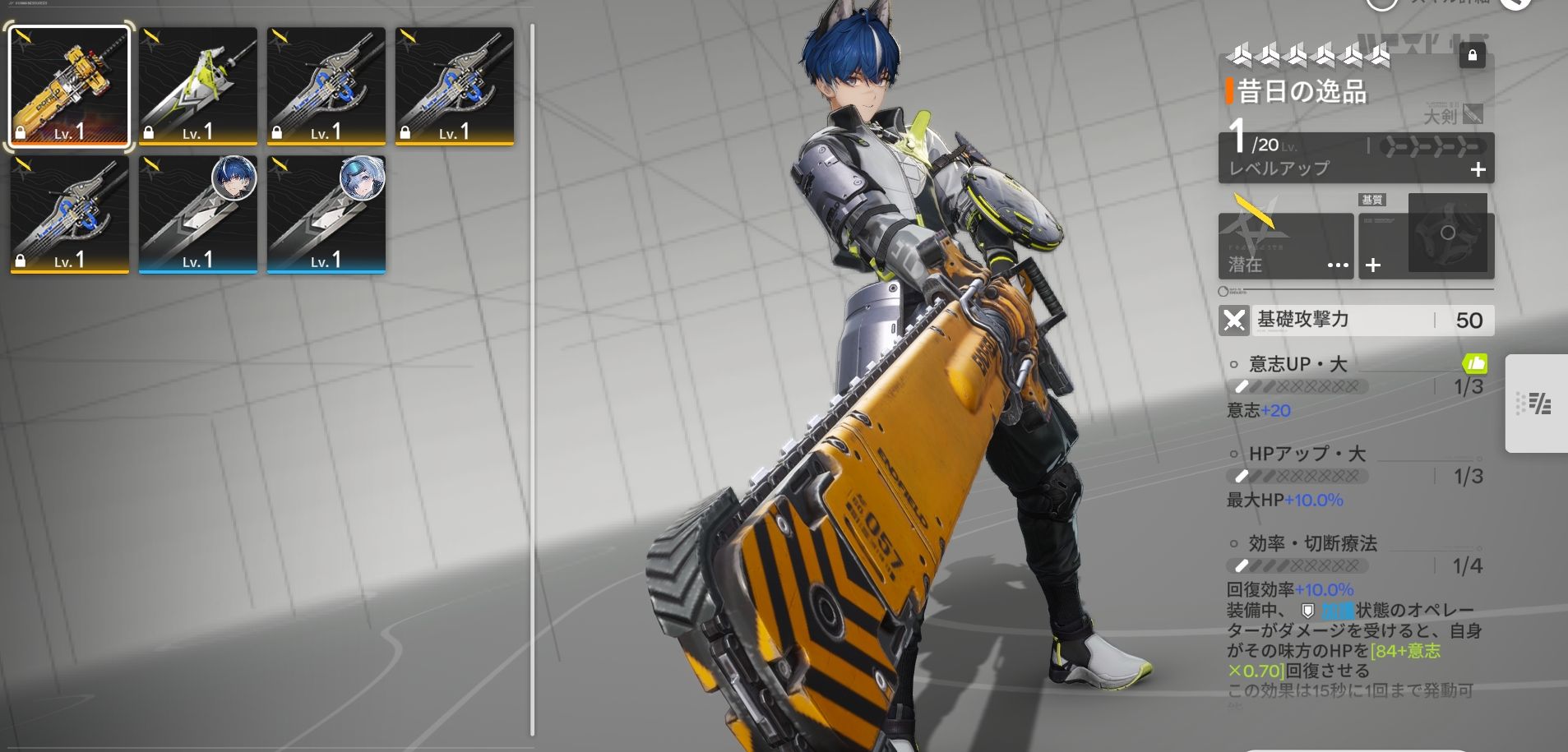Select greatsword equipped by blue-haired operator
1568x752 pixels.
[197, 215]
